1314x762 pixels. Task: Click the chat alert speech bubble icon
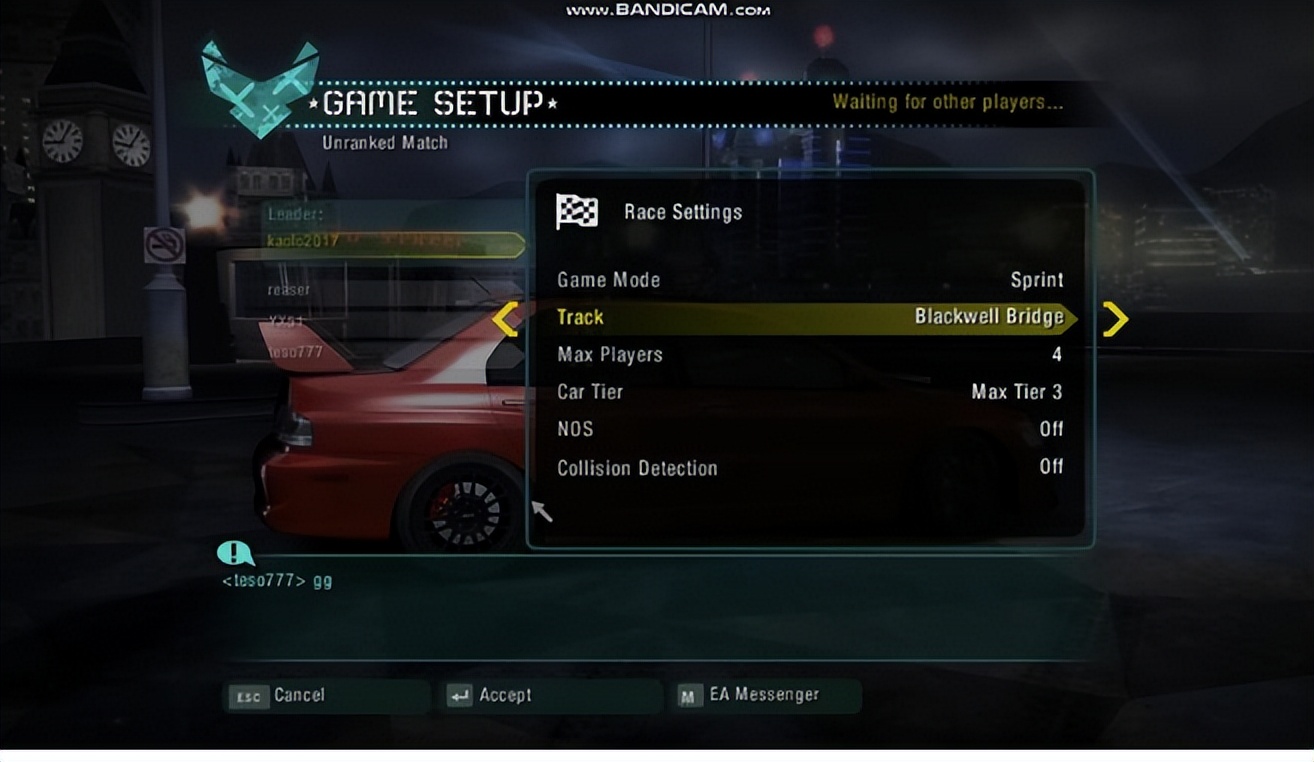click(x=235, y=552)
